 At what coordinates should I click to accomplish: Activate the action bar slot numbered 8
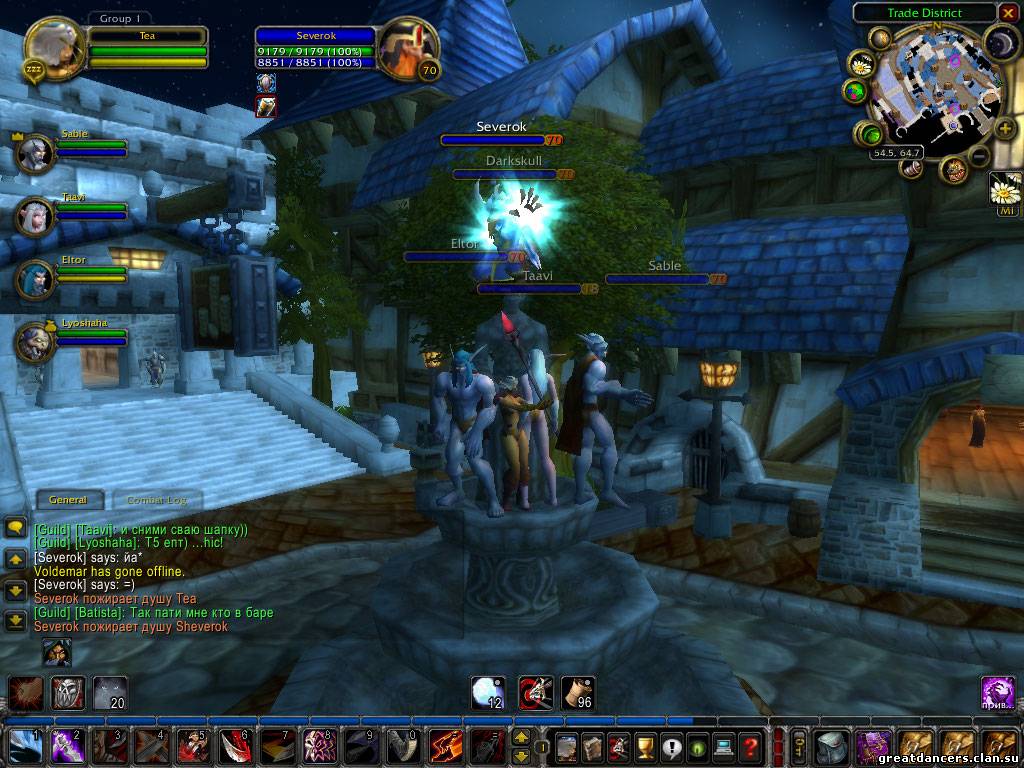click(x=319, y=746)
